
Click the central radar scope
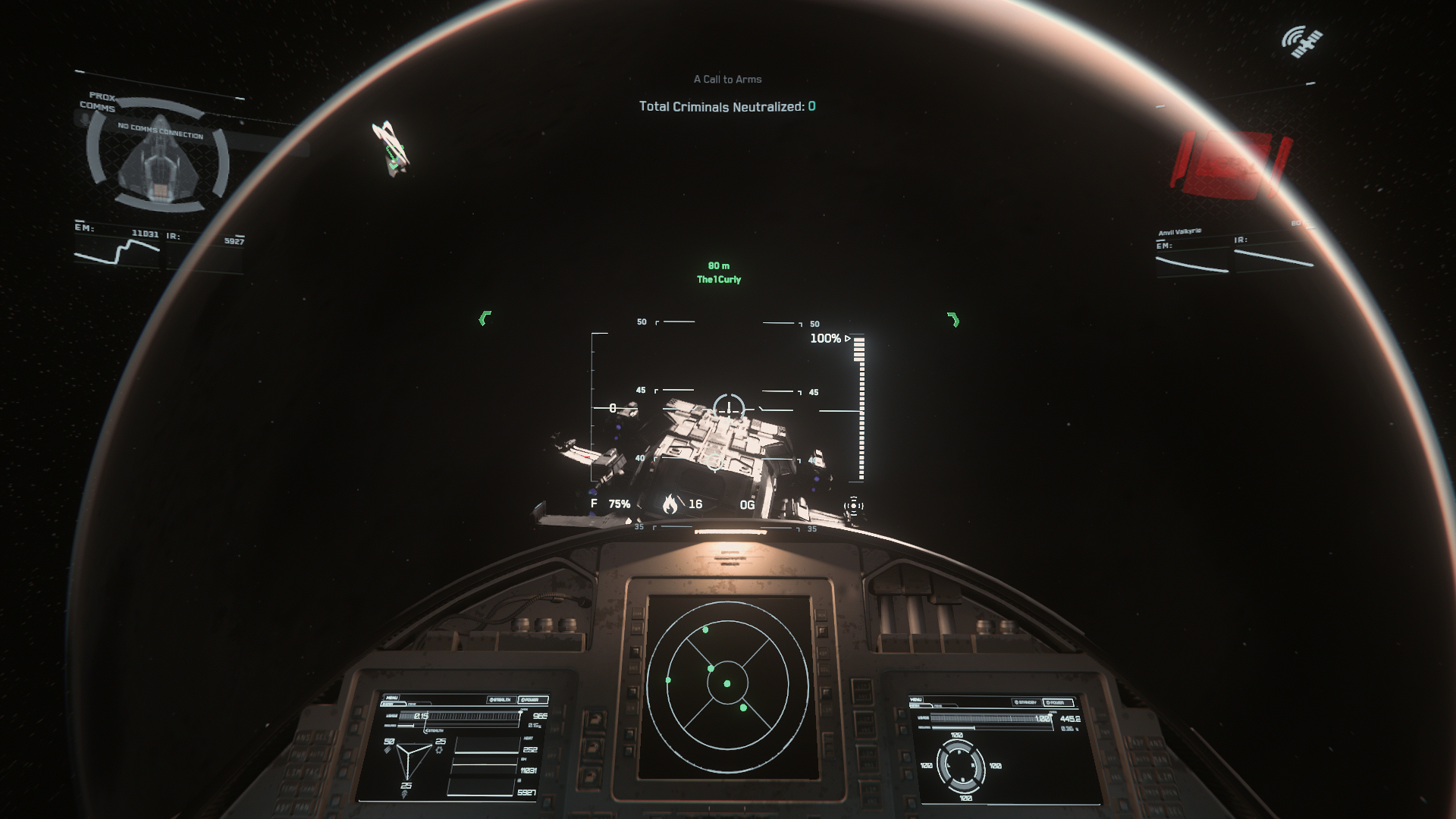point(727,683)
